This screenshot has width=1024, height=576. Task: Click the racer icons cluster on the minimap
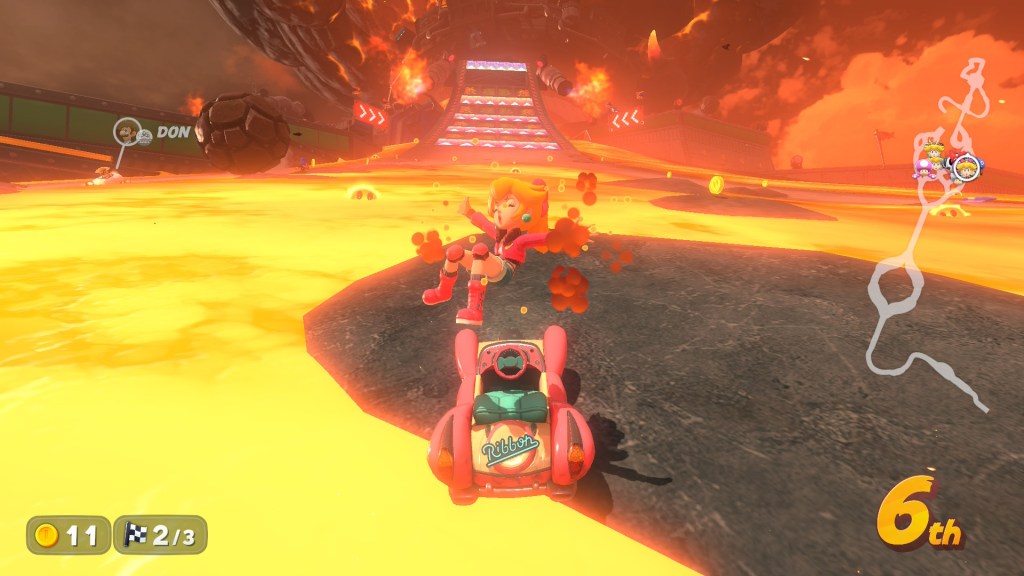945,163
